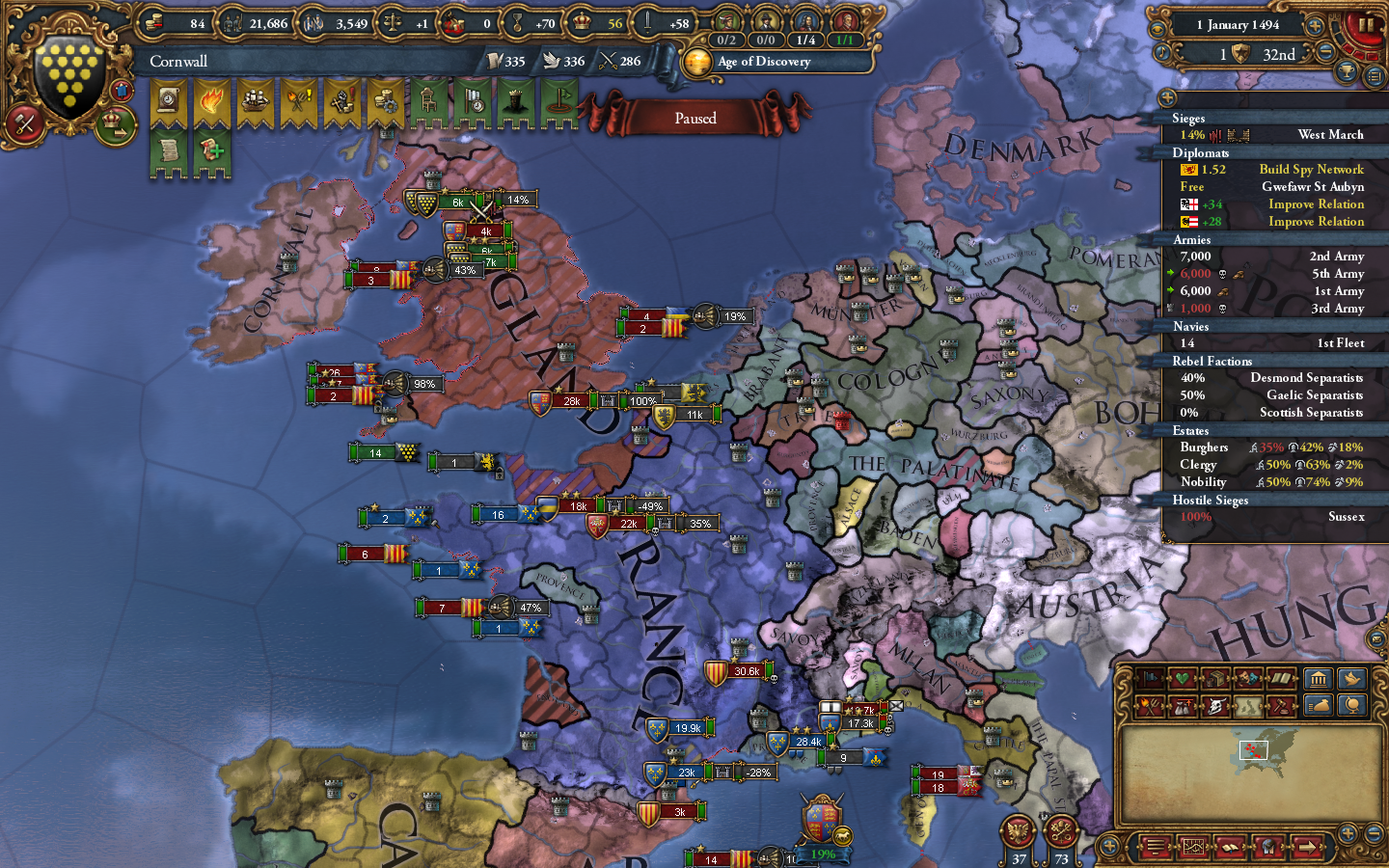Click the plus icon to configure outliner contents
Viewport: 1389px width, 868px height.
pos(1167,97)
